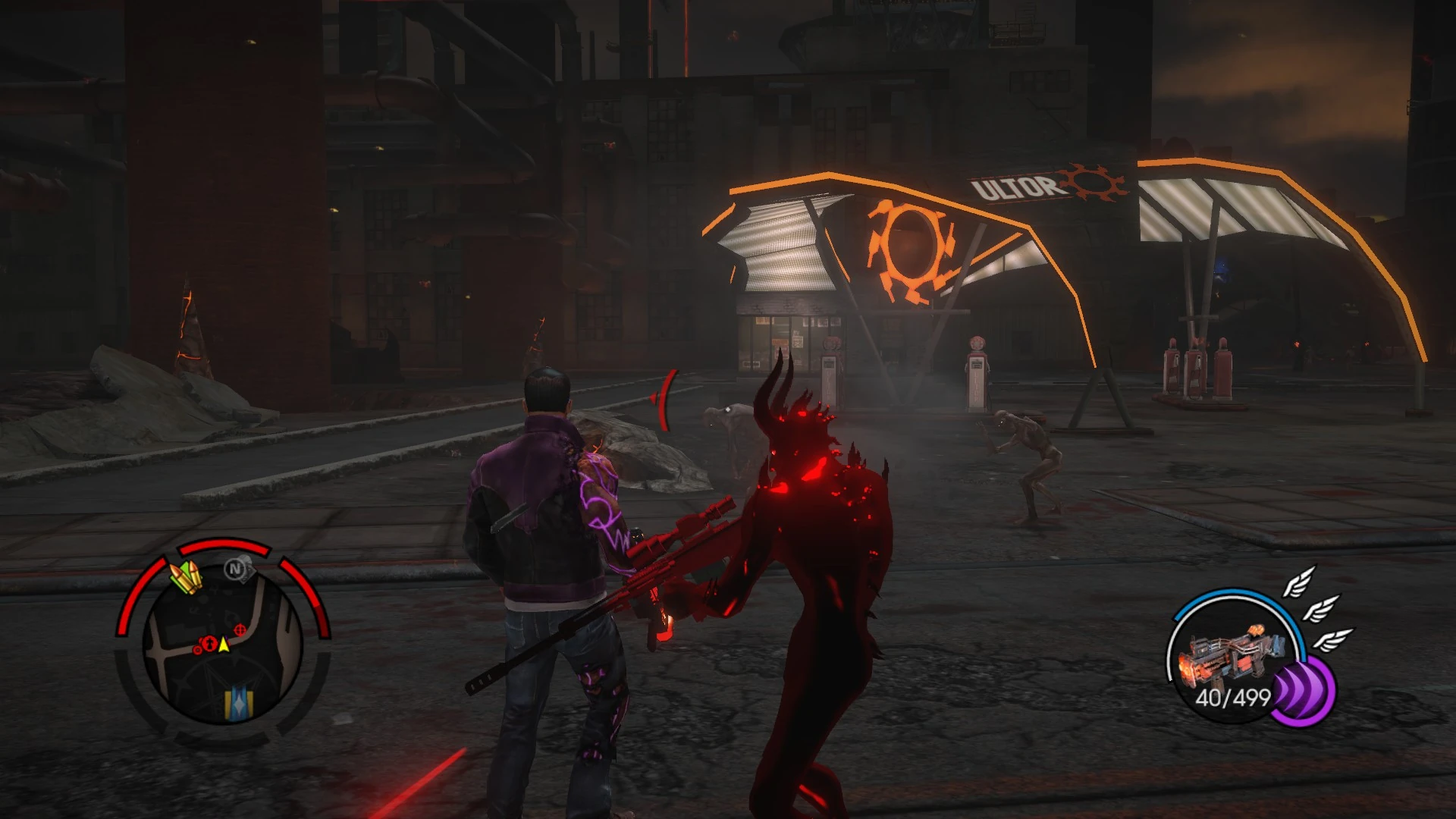Select the blue and gold store marker on minimap
This screenshot has width=1456, height=819.
tap(238, 704)
